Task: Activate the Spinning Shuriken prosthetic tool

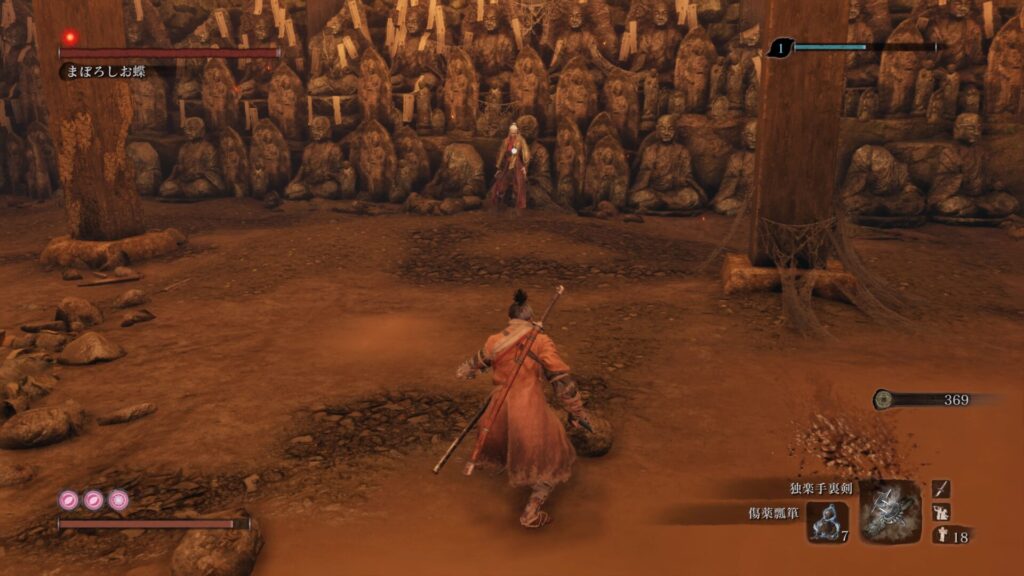Action: click(x=889, y=511)
